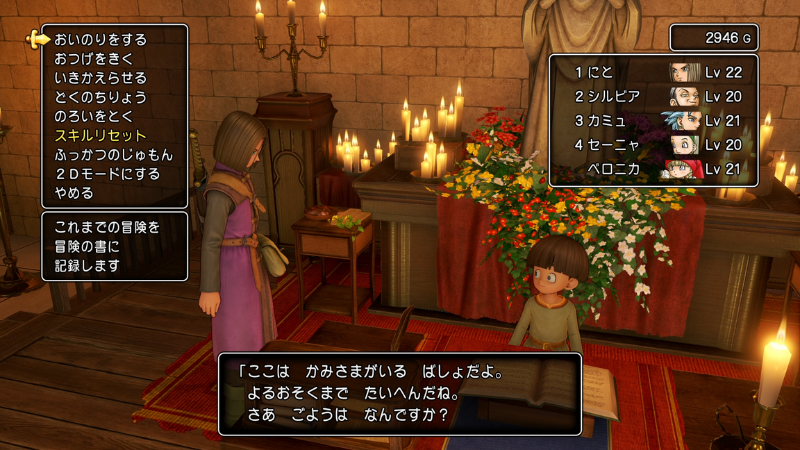Image resolution: width=800 pixels, height=450 pixels.
Task: Select ベロニカ in party list
Action: tap(653, 168)
